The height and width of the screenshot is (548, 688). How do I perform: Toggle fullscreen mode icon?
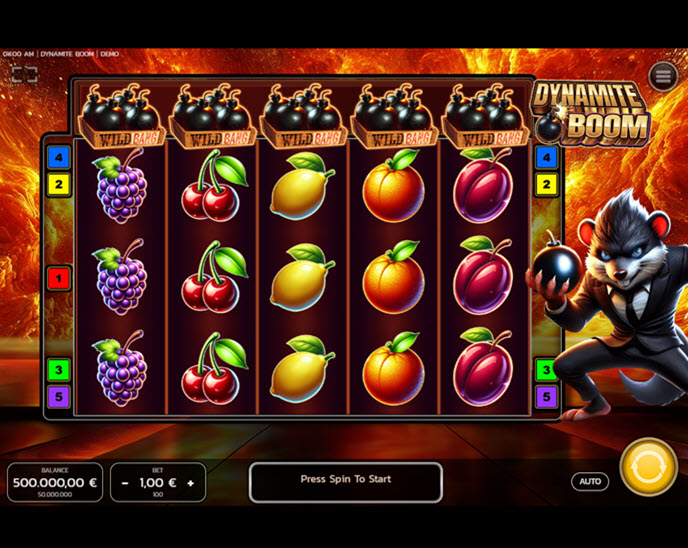pos(24,75)
